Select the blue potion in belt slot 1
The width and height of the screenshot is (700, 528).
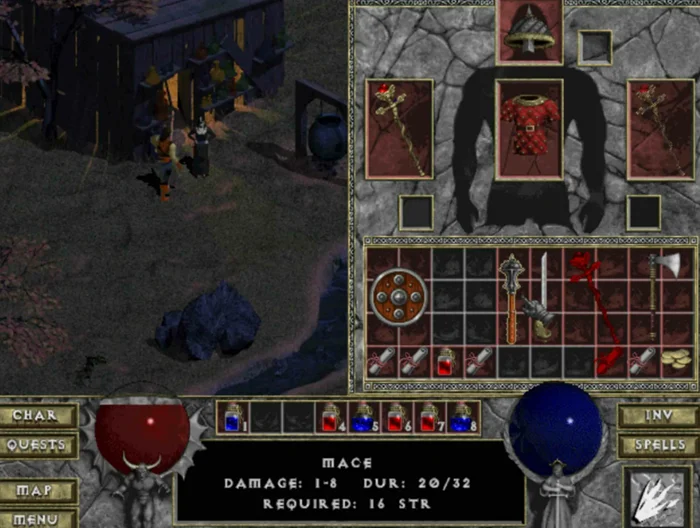coord(233,416)
